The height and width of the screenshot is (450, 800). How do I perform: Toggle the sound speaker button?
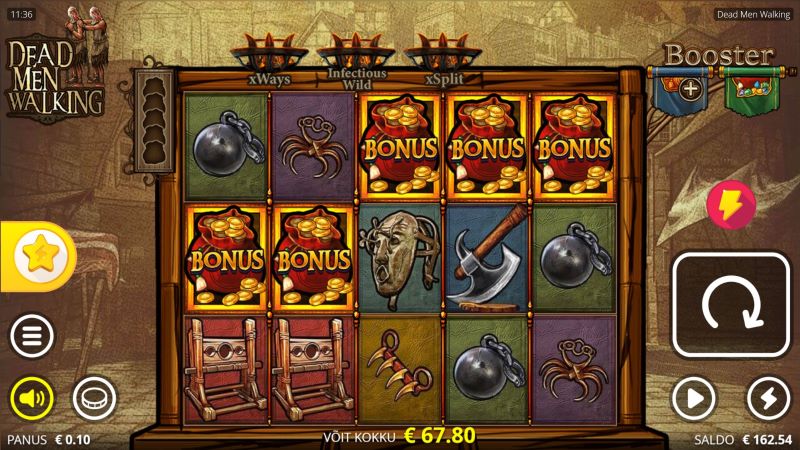pyautogui.click(x=32, y=399)
